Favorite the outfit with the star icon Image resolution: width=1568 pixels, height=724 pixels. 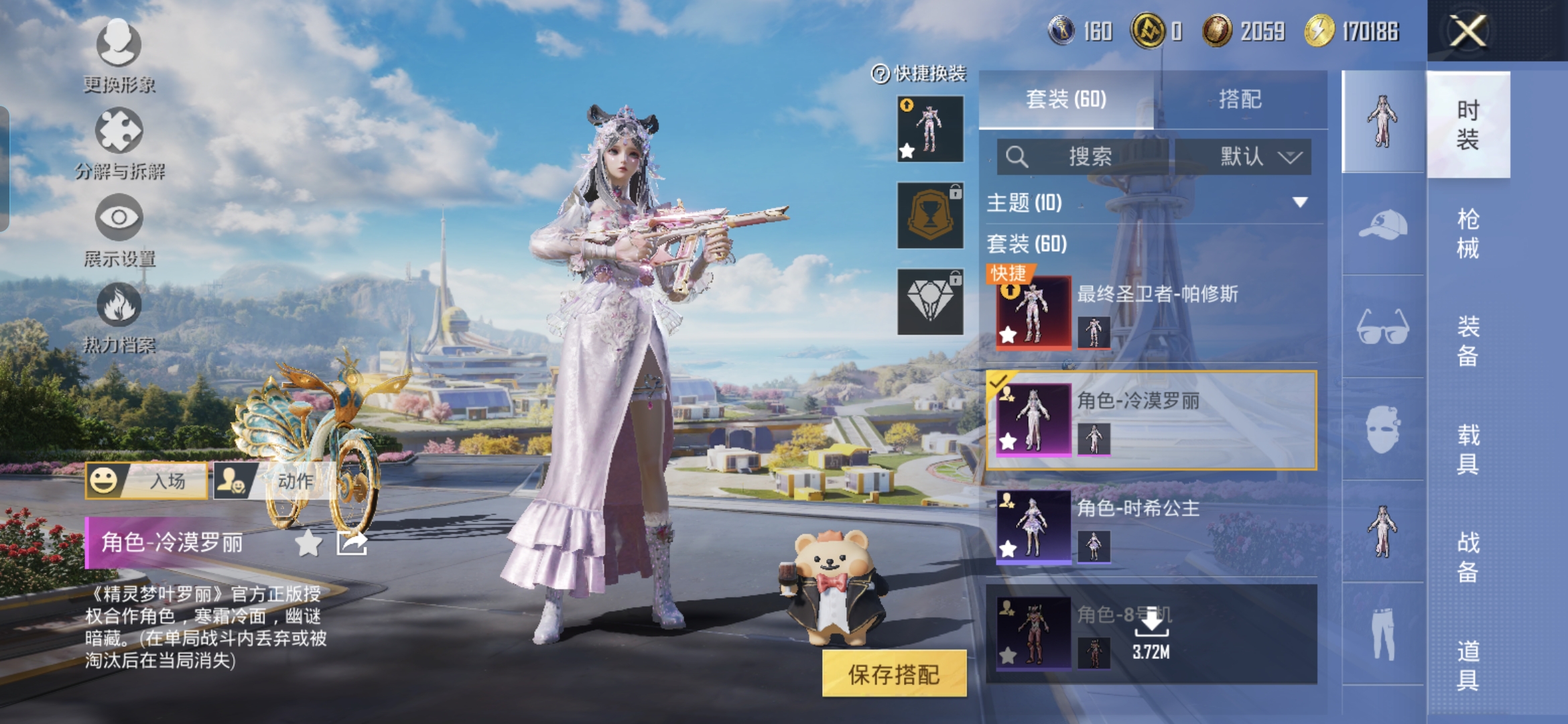[308, 543]
